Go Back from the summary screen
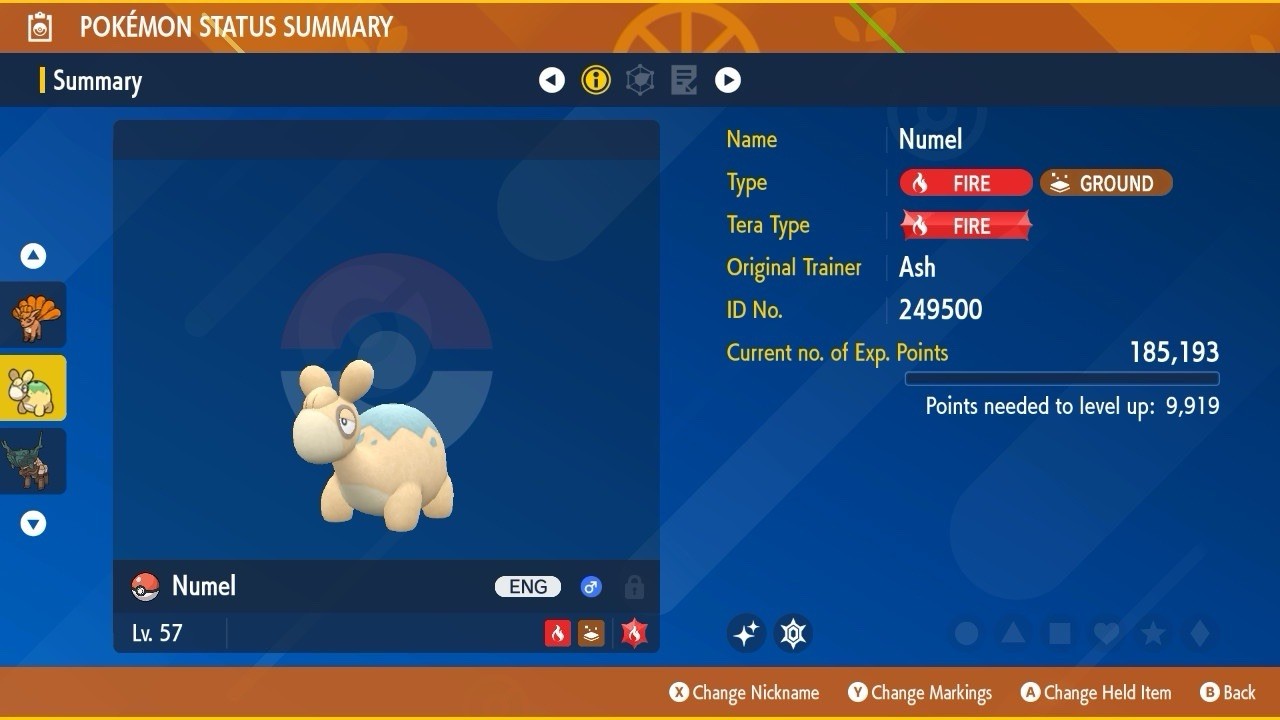 pos(1228,692)
